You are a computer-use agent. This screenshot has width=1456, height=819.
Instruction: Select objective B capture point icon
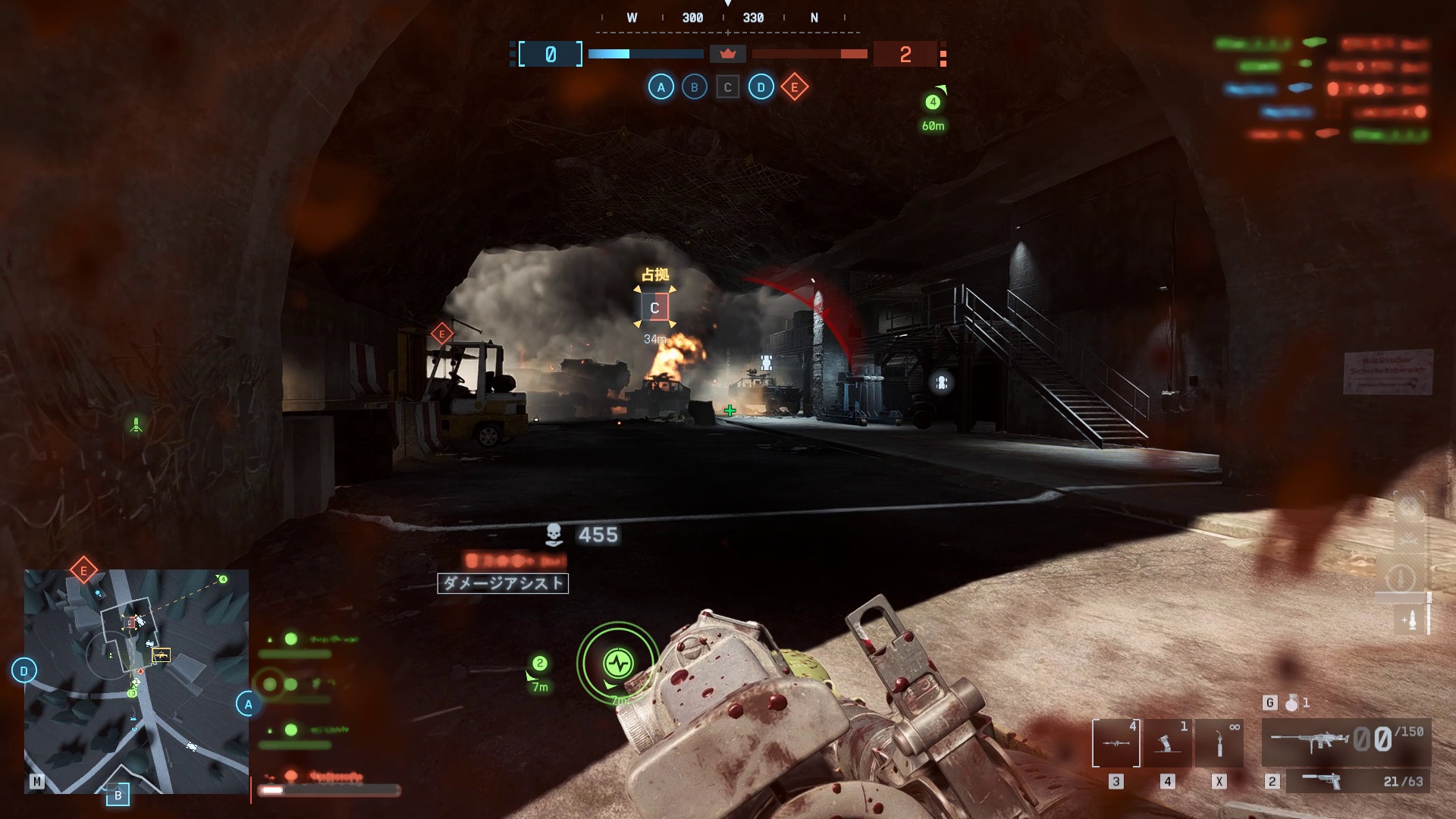tap(694, 87)
